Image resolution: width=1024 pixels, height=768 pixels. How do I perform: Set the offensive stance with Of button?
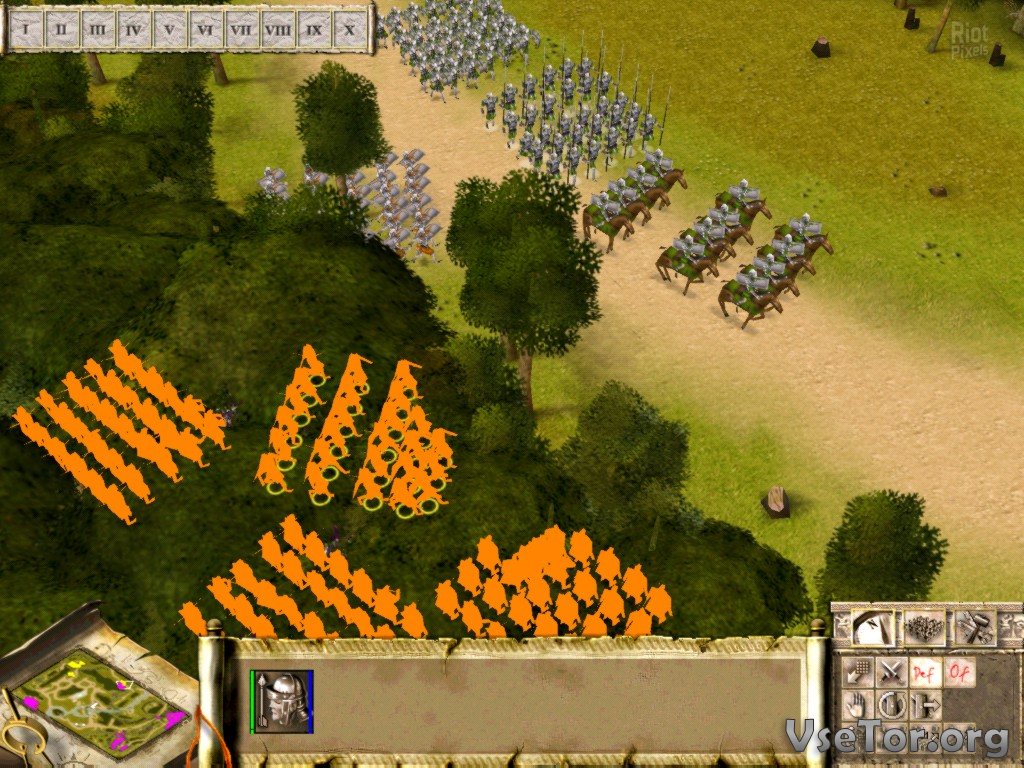(960, 671)
